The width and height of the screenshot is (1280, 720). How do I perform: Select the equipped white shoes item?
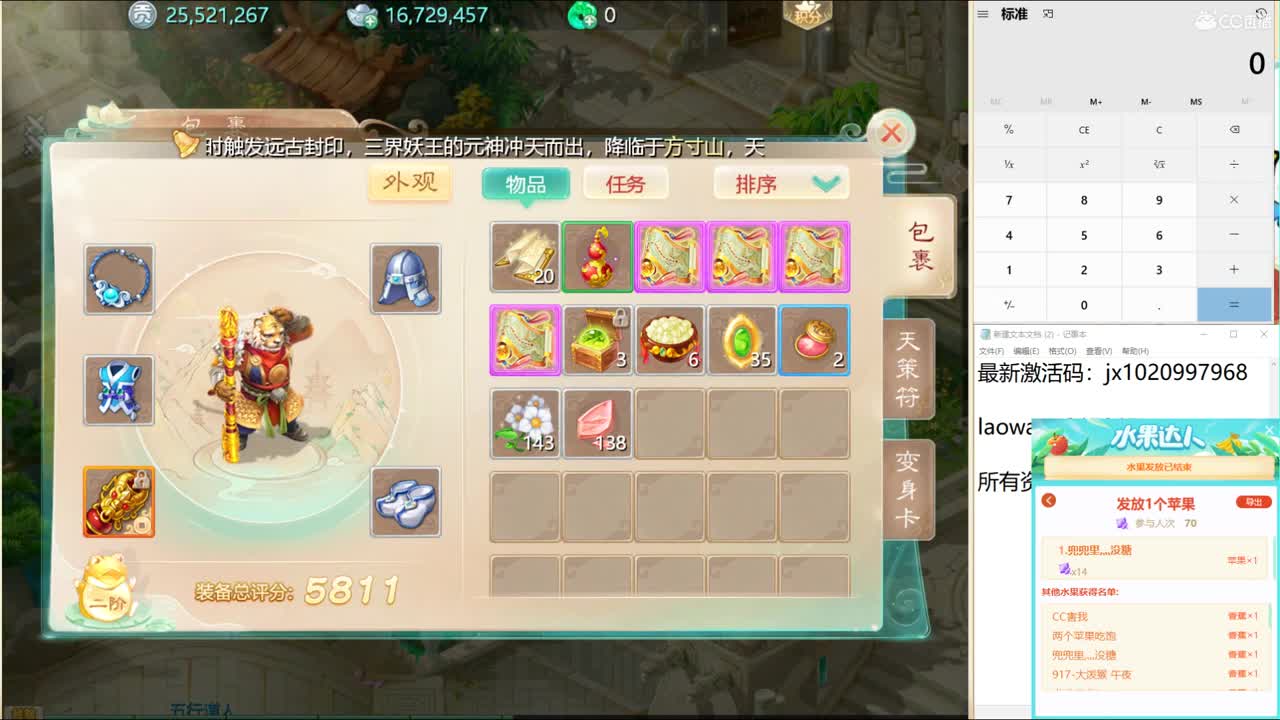pos(405,503)
